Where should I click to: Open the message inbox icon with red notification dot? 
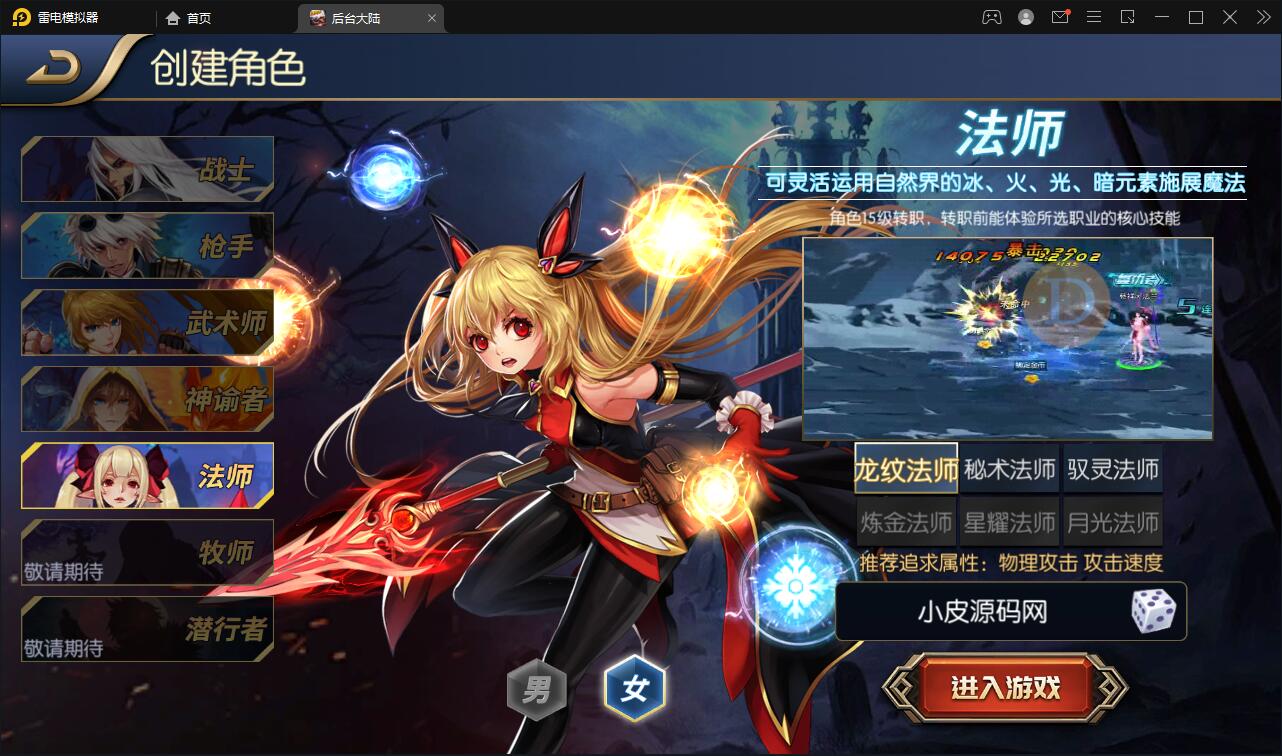[x=1060, y=17]
